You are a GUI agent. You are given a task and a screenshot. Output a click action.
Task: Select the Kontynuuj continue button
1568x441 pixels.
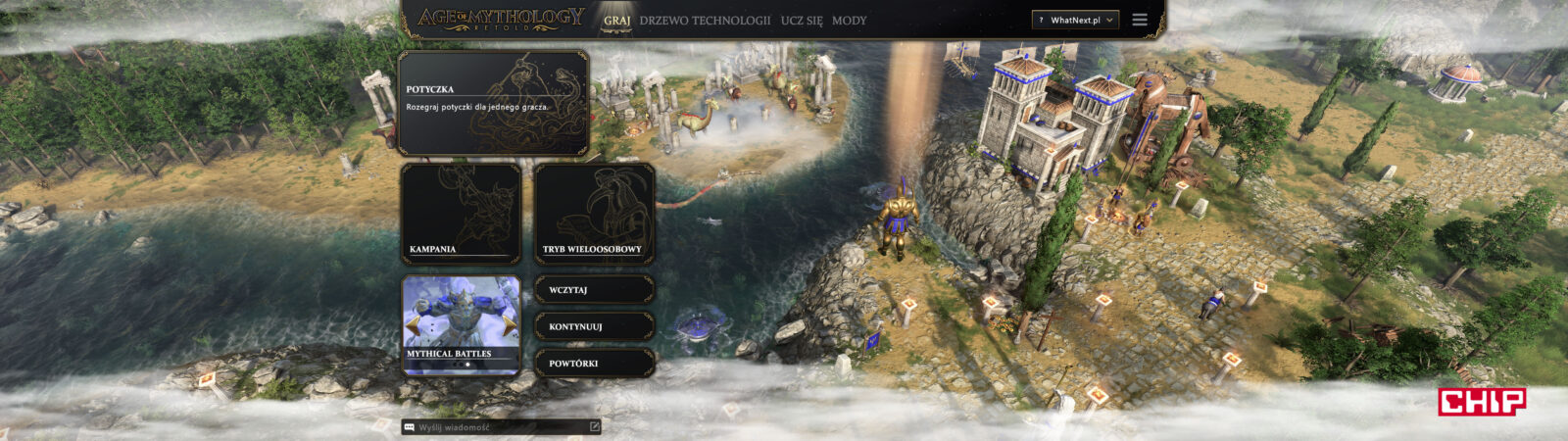pos(594,326)
